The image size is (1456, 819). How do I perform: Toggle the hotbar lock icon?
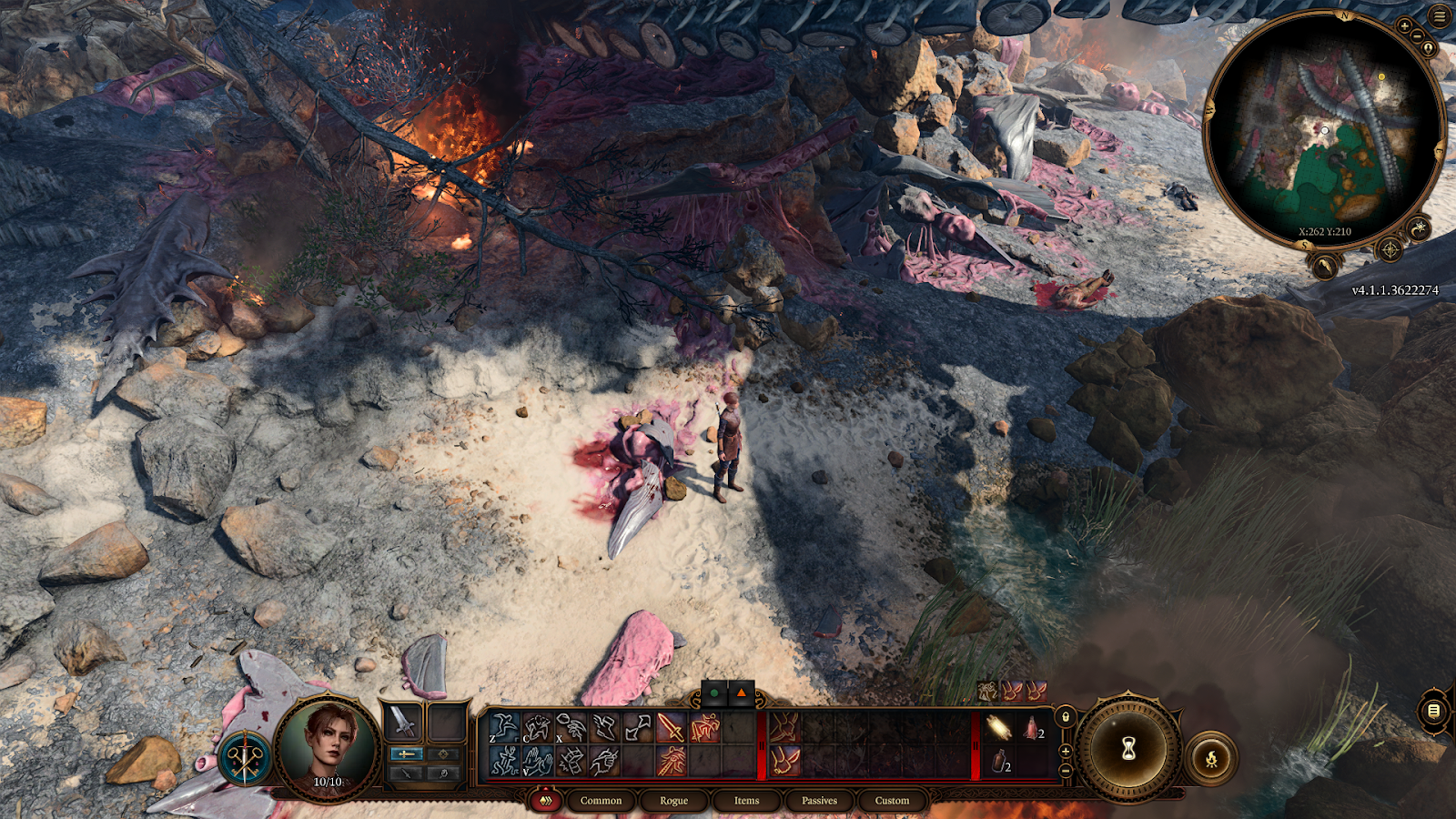tap(1066, 717)
